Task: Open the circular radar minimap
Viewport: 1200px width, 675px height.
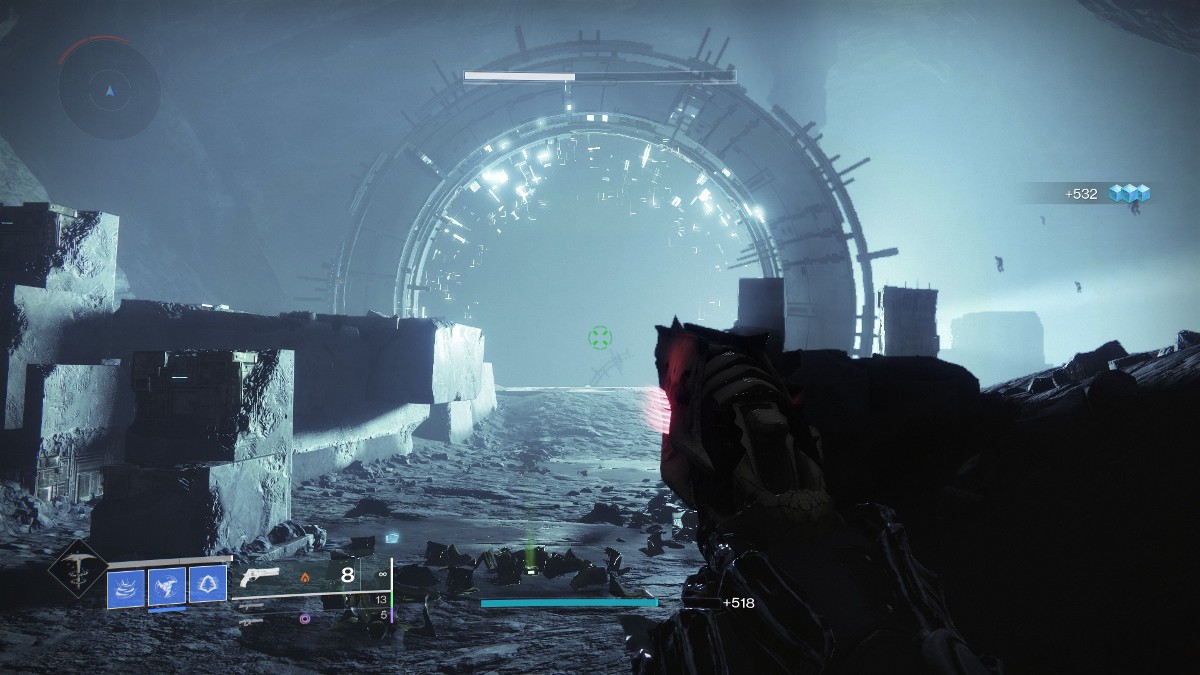Action: tap(109, 91)
